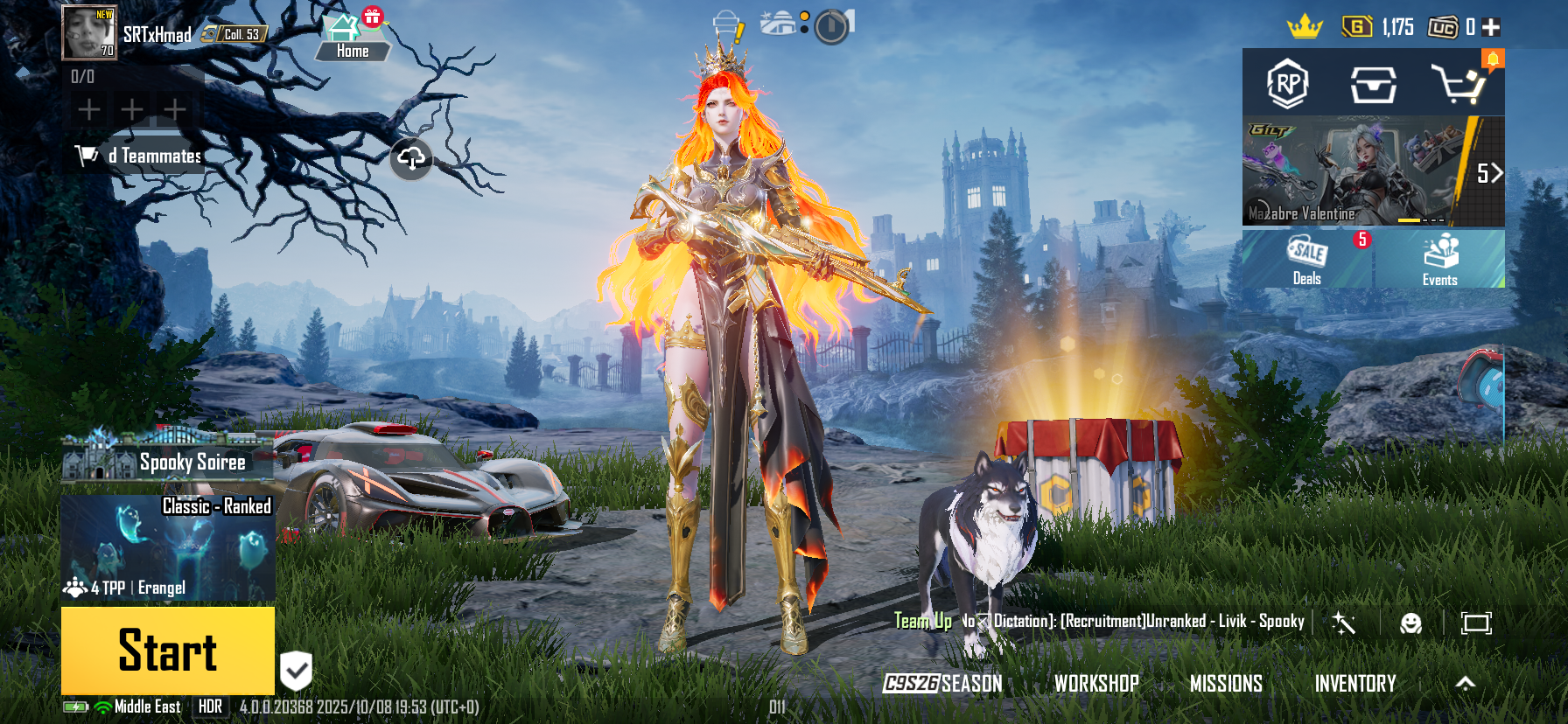
Task: Go to the Workshop menu
Action: pyautogui.click(x=1096, y=684)
